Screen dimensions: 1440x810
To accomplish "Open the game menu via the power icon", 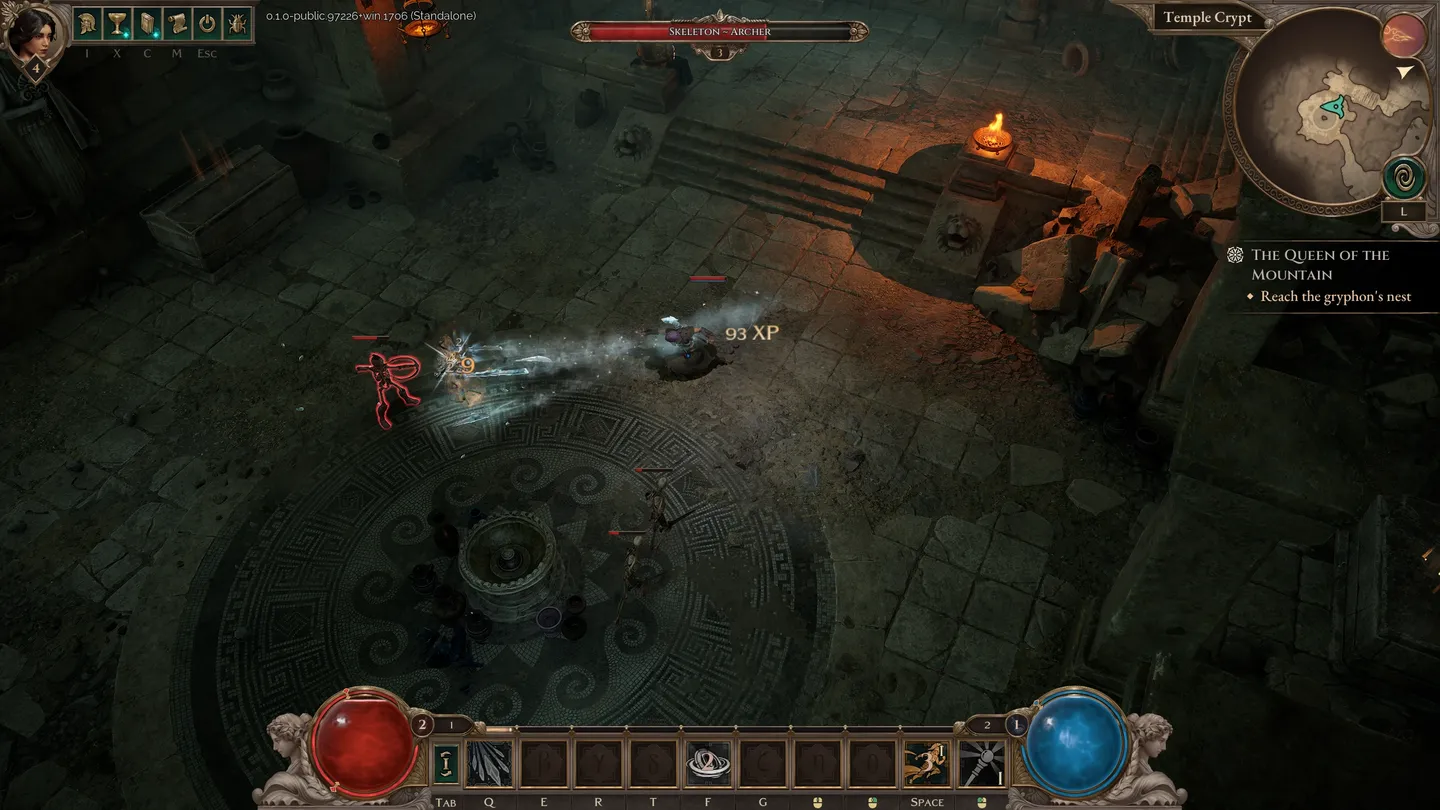I will (207, 24).
